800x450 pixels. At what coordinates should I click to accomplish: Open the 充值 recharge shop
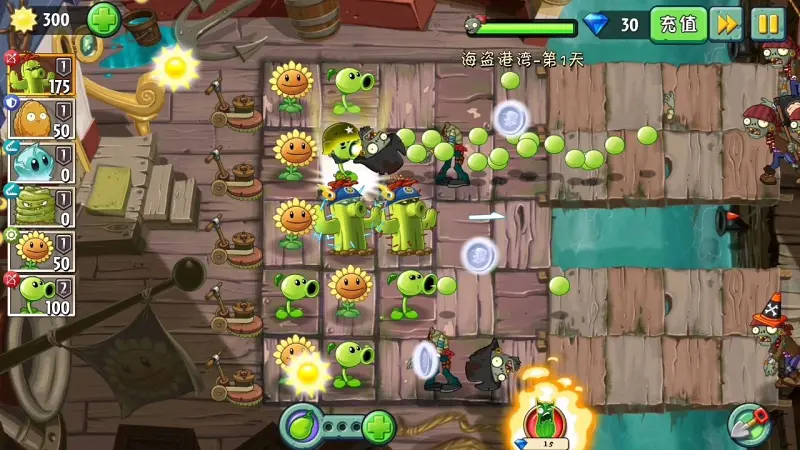click(x=677, y=24)
